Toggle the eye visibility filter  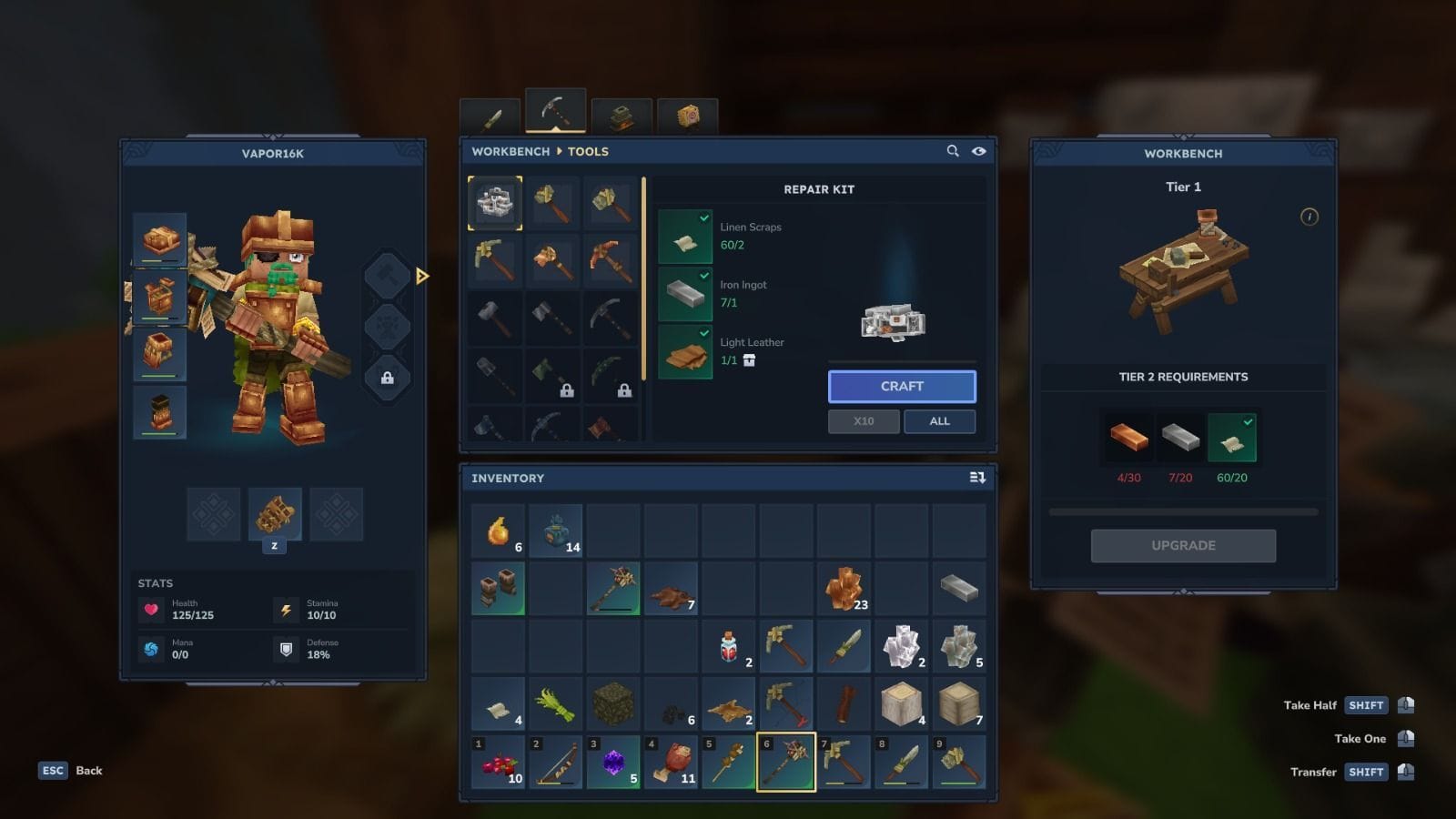pos(979,151)
